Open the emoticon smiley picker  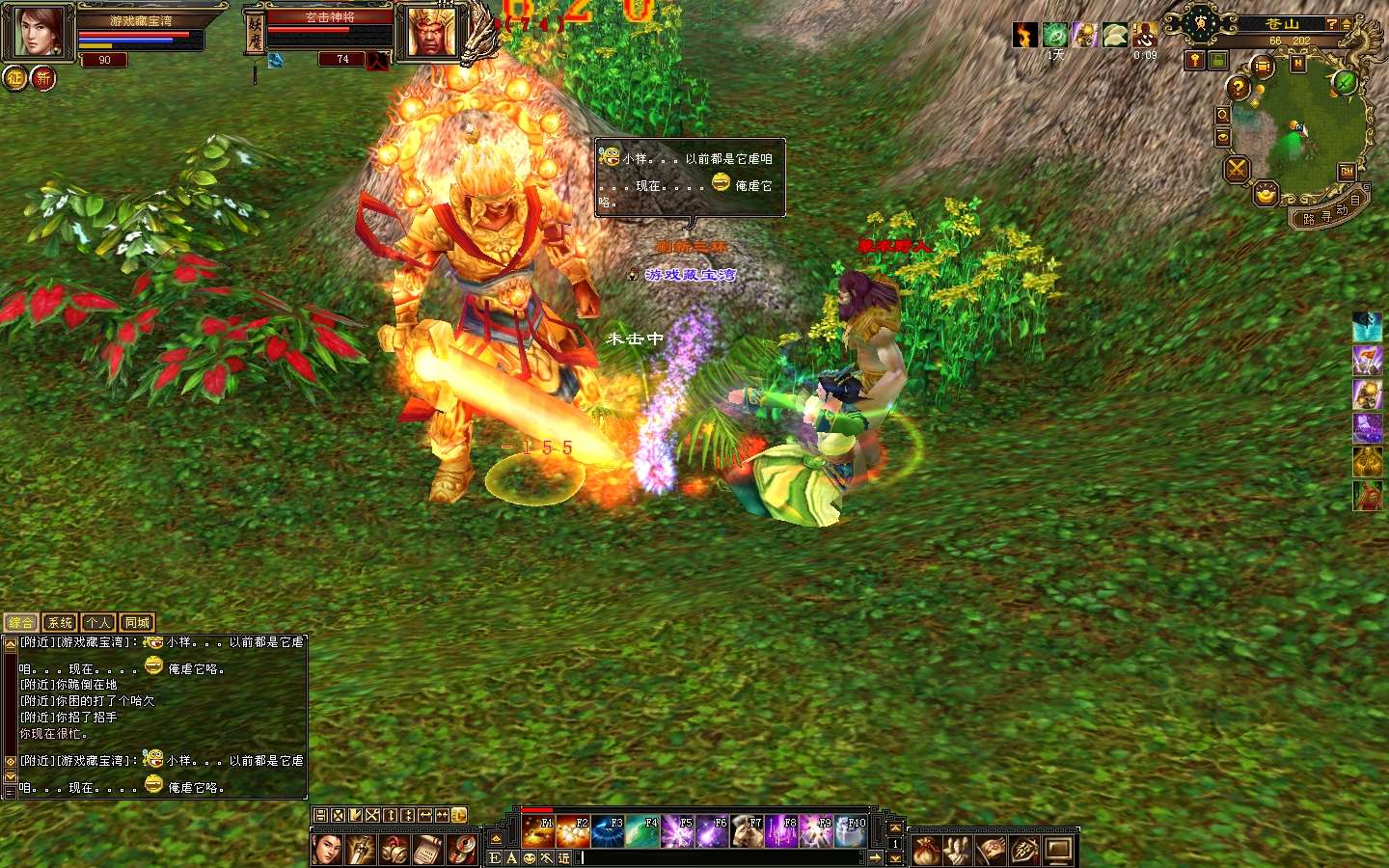pos(530,857)
